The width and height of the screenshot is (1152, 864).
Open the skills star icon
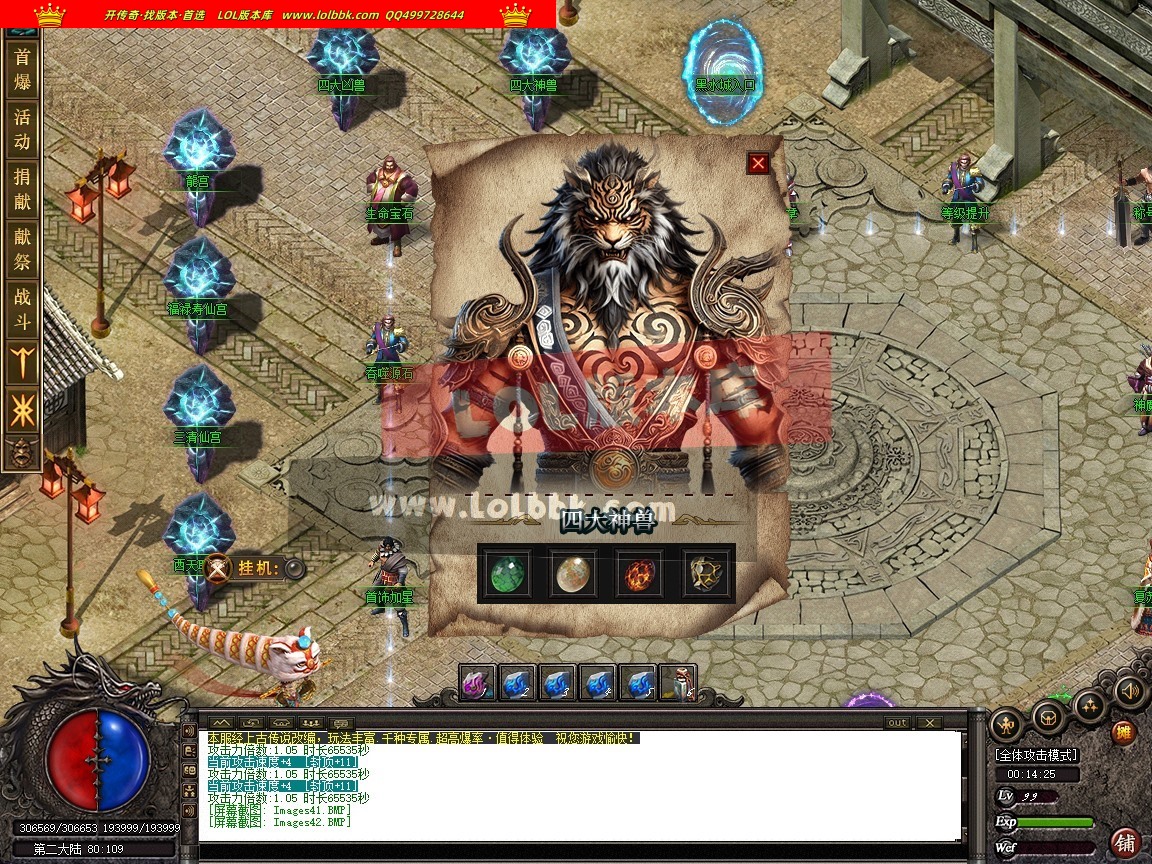pos(1089,705)
